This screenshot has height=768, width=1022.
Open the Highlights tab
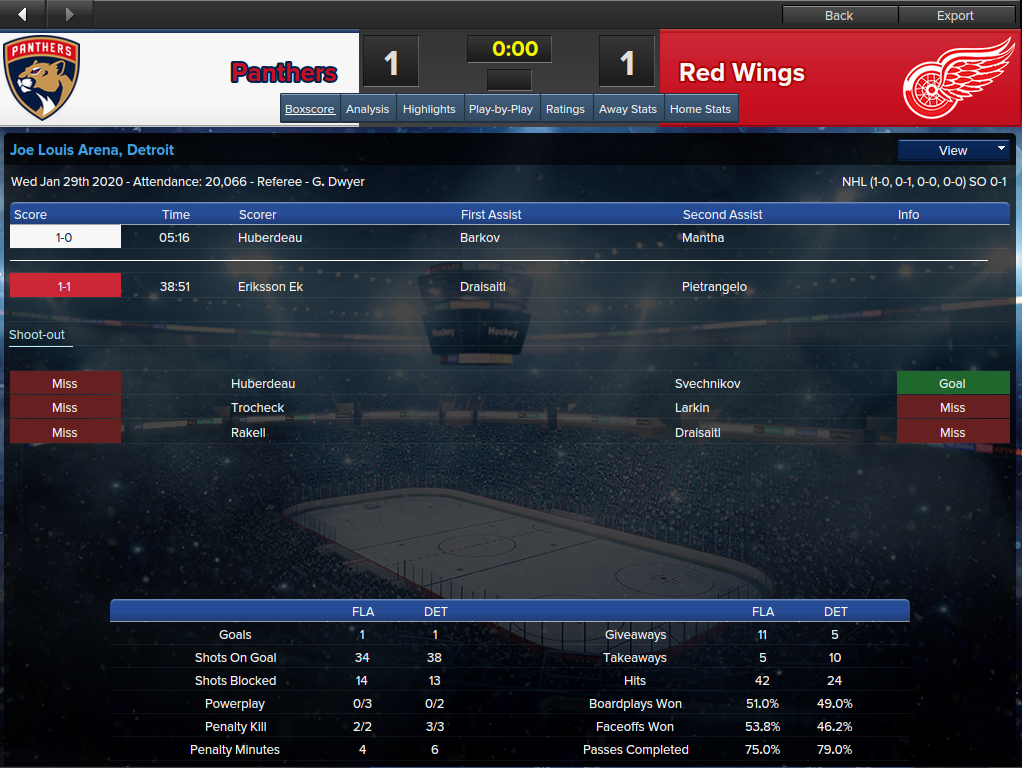[x=429, y=109]
